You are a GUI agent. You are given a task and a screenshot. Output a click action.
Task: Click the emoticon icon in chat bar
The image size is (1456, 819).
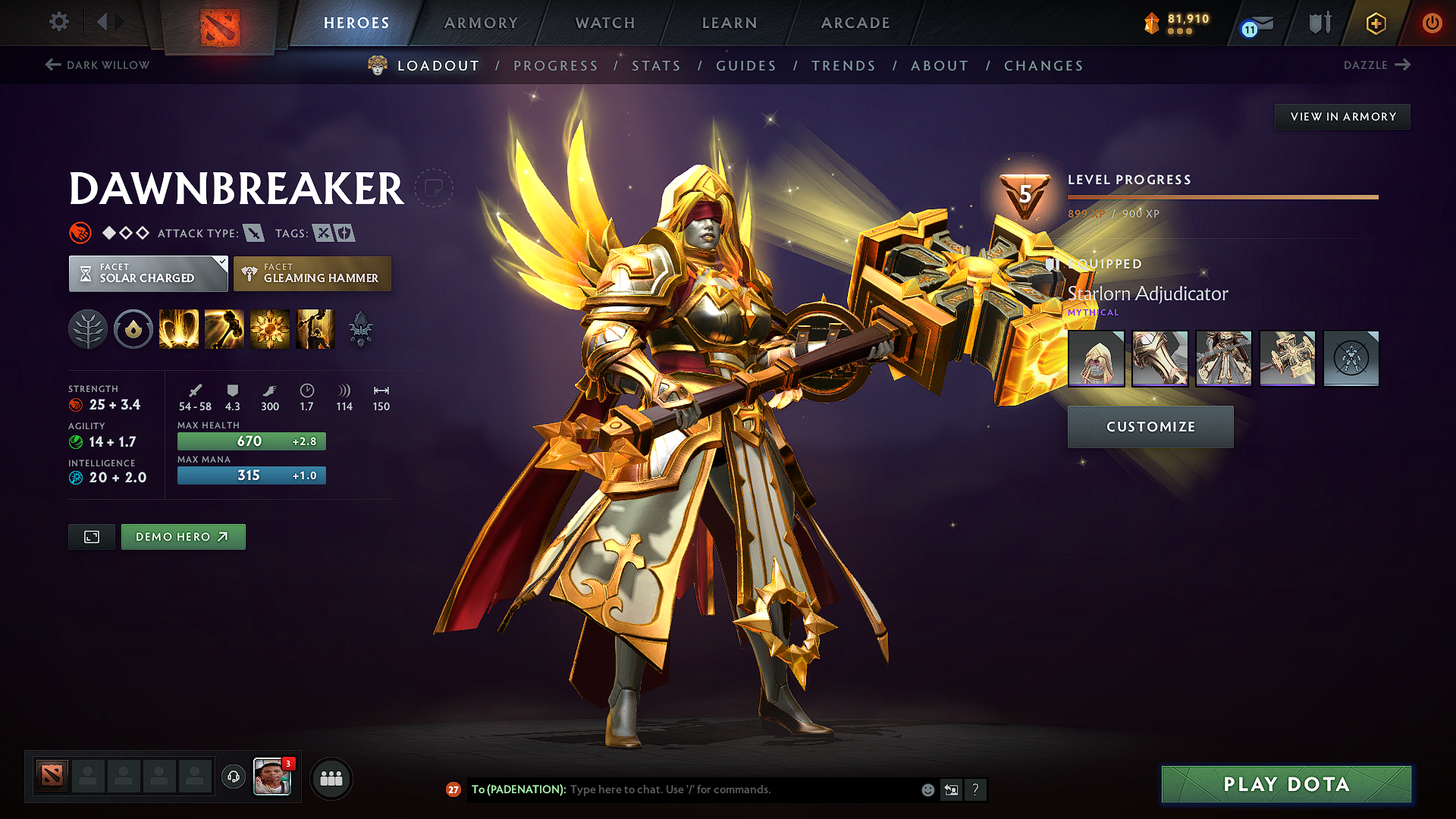point(927,789)
